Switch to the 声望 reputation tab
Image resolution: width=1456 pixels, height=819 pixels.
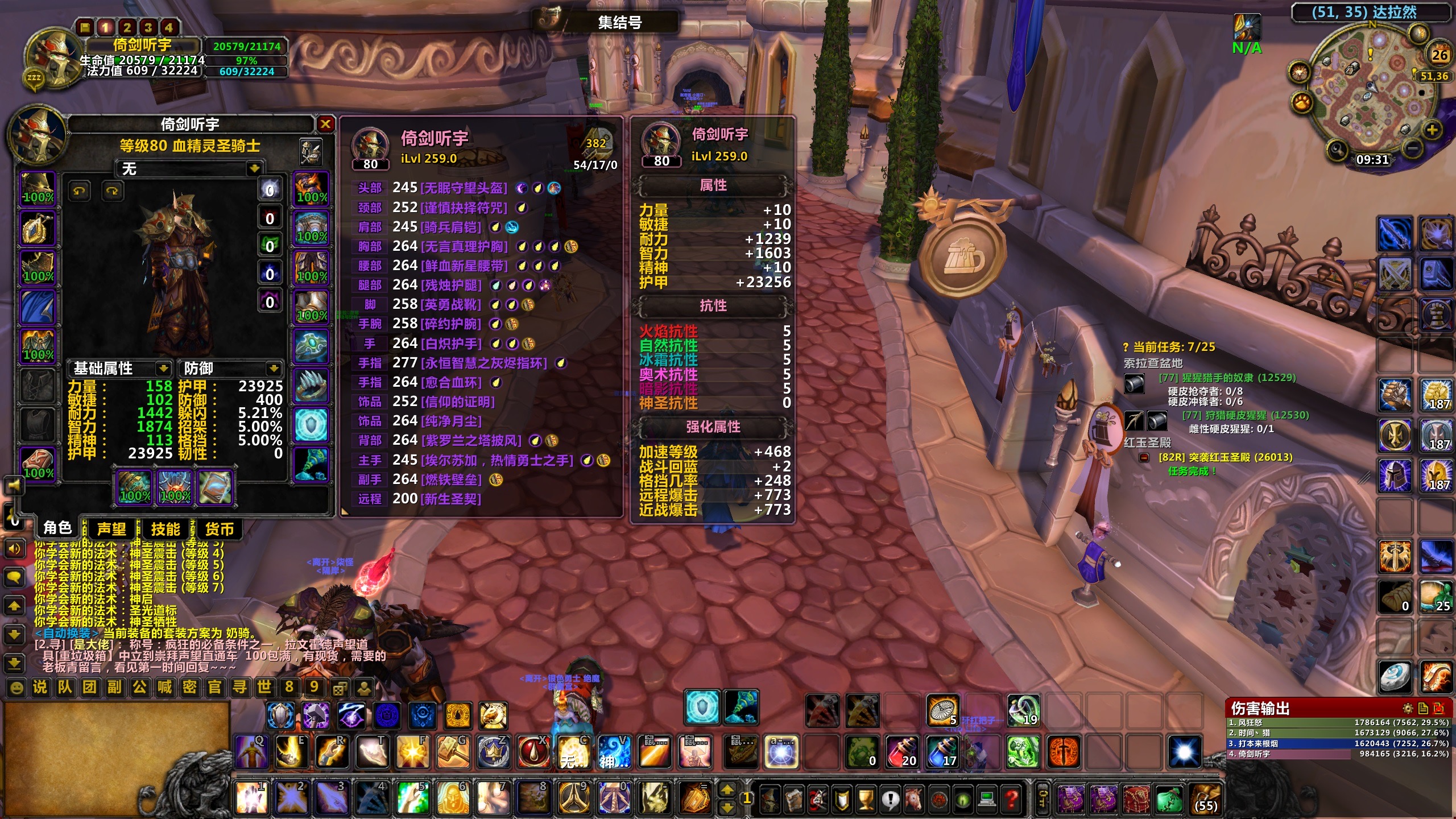pyautogui.click(x=111, y=529)
